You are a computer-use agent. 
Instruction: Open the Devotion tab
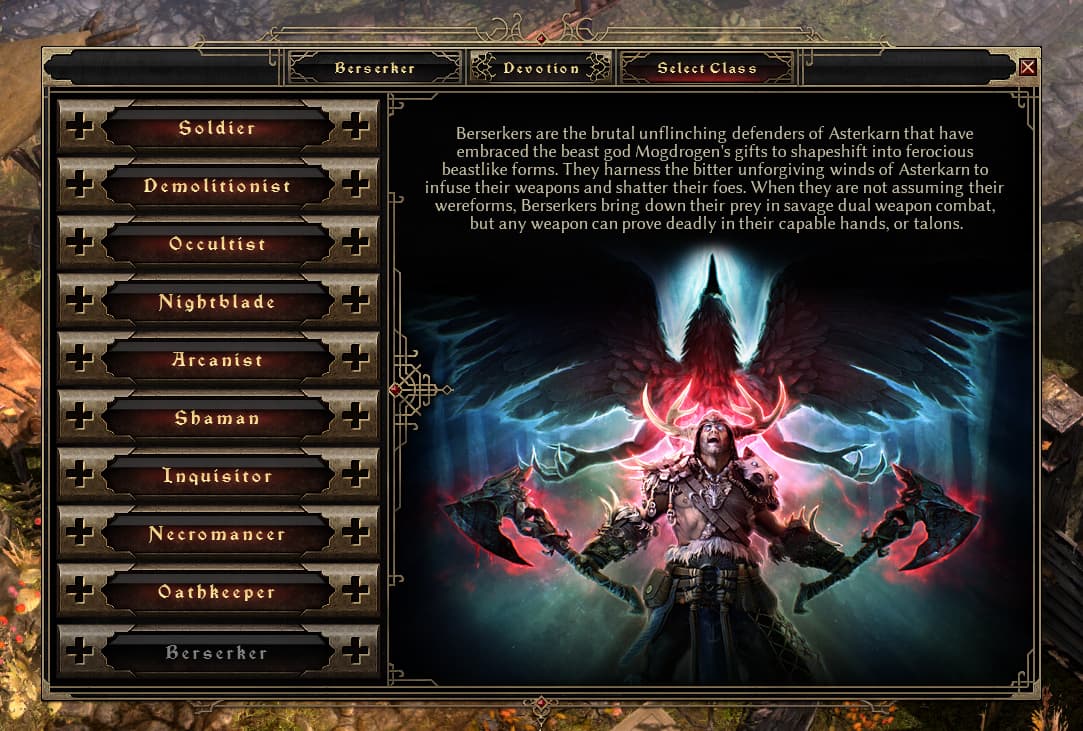tap(541, 68)
